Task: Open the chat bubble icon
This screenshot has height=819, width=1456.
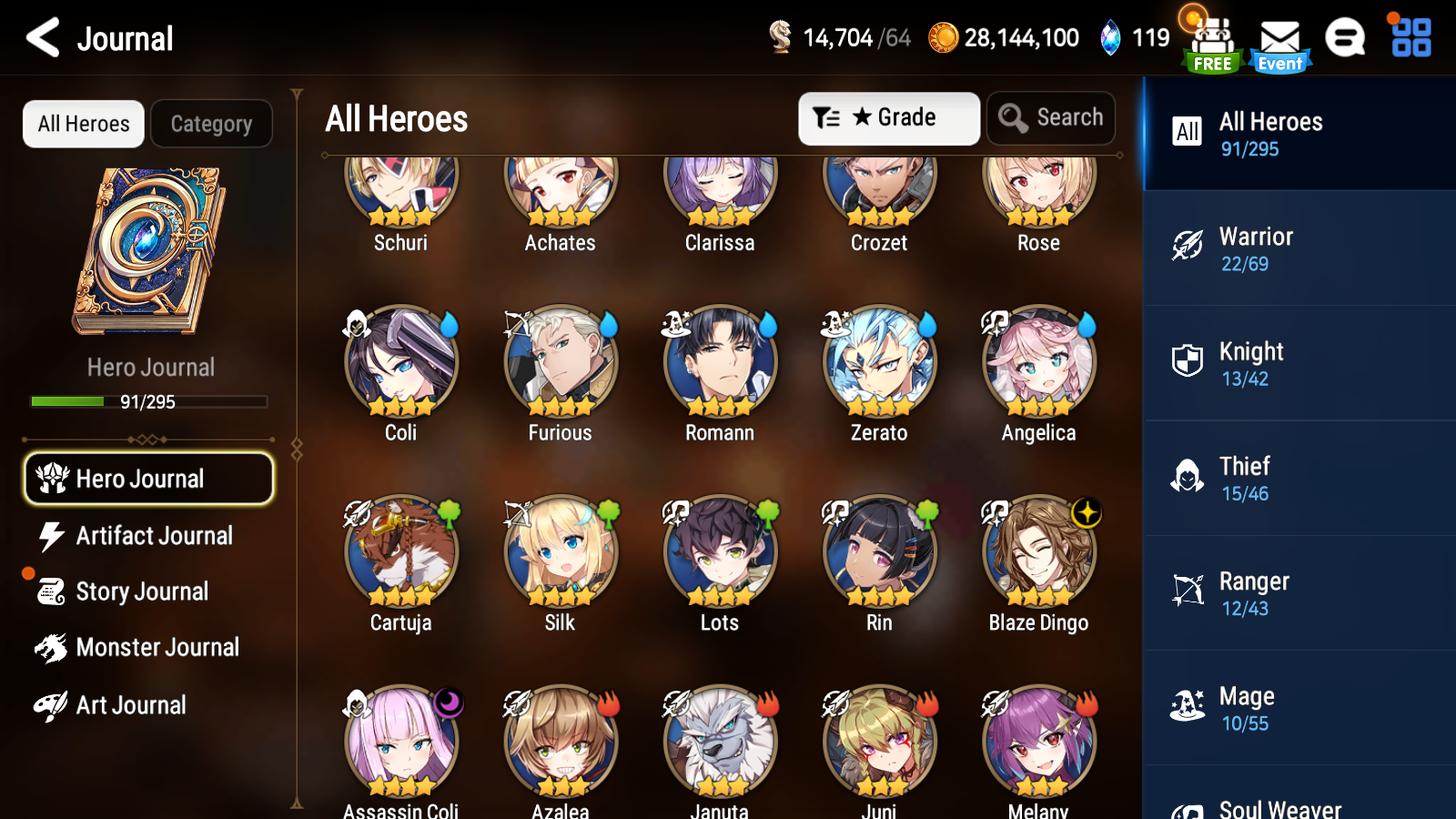Action: (x=1345, y=39)
